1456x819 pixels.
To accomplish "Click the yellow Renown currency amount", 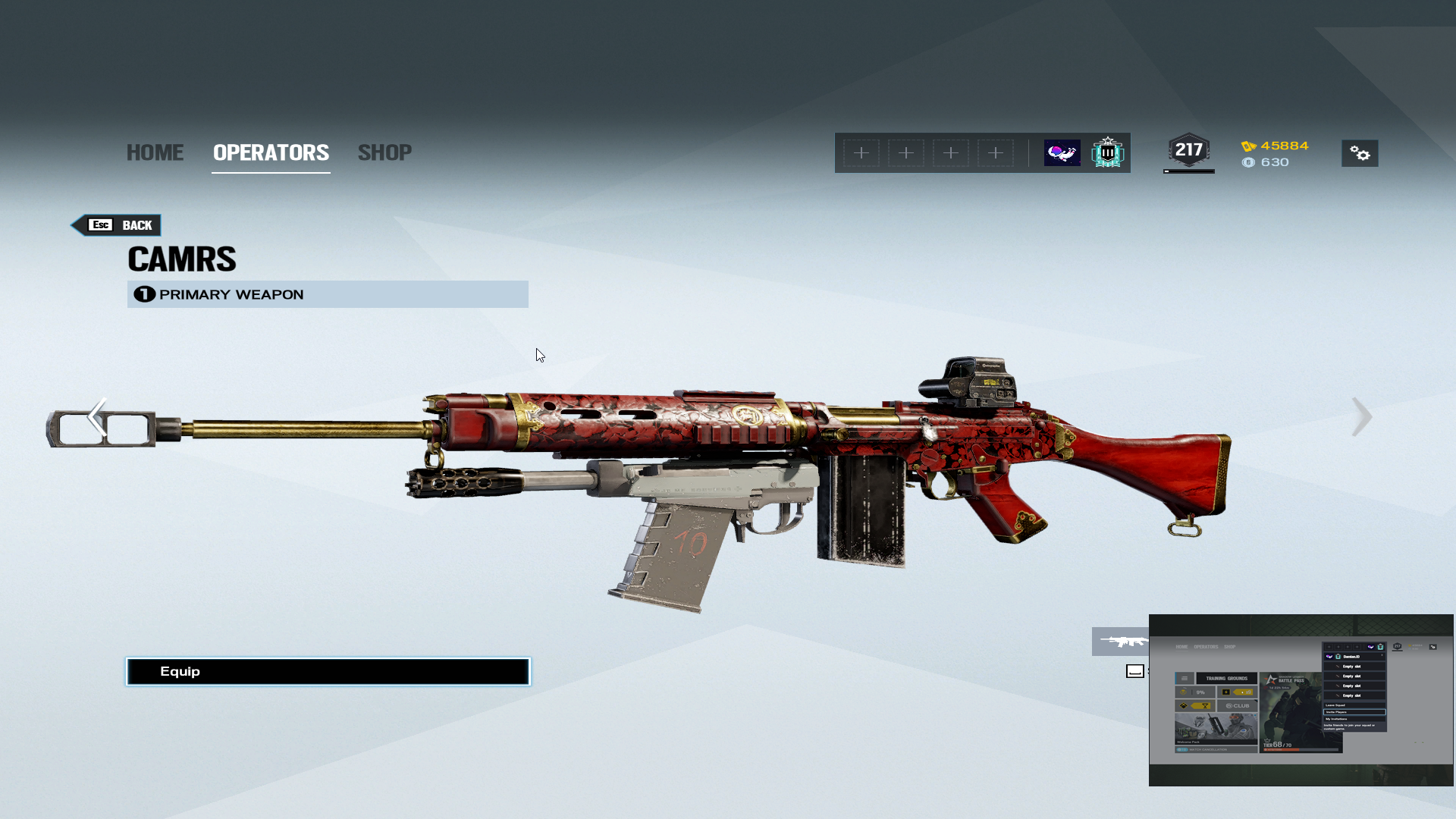I will pos(1284,146).
